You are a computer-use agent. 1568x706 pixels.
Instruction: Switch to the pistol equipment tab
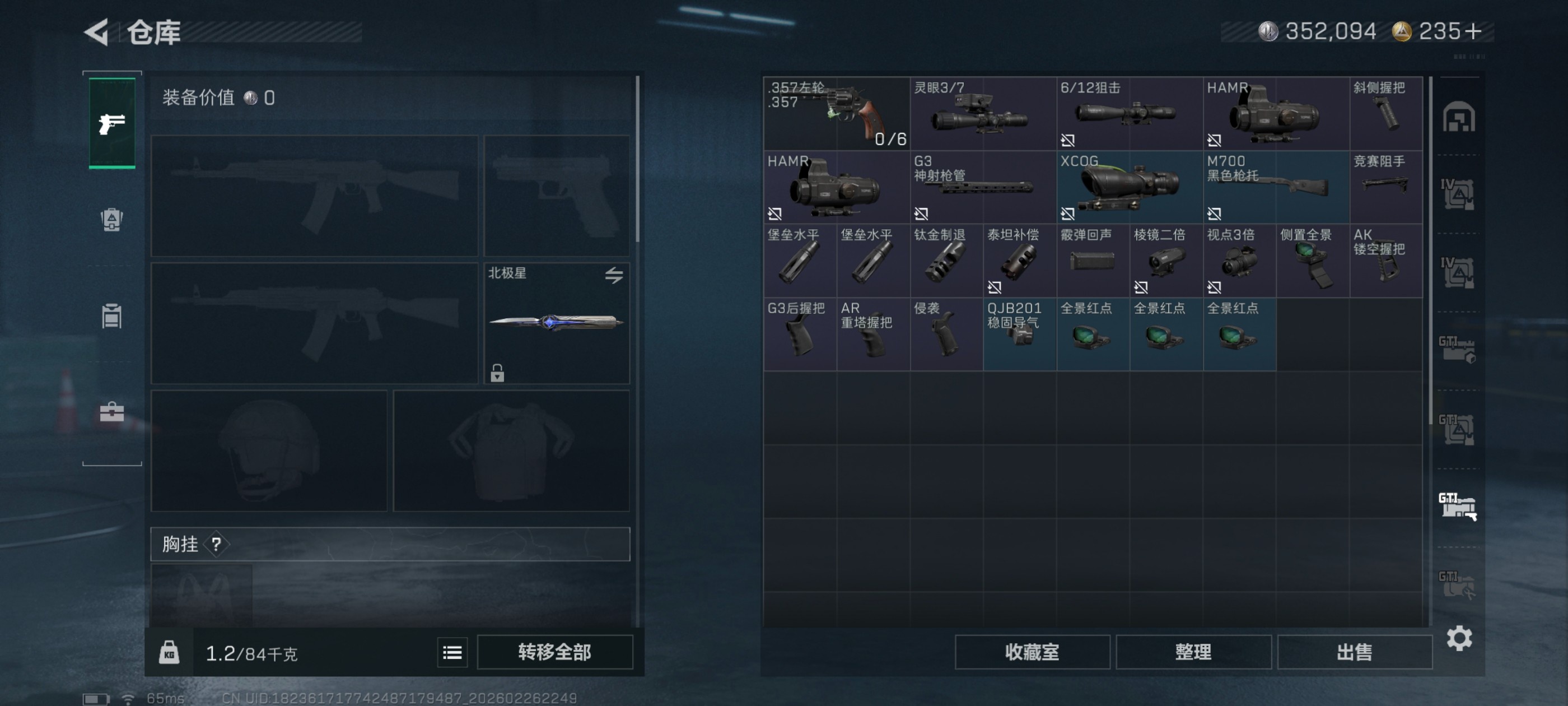(112, 123)
